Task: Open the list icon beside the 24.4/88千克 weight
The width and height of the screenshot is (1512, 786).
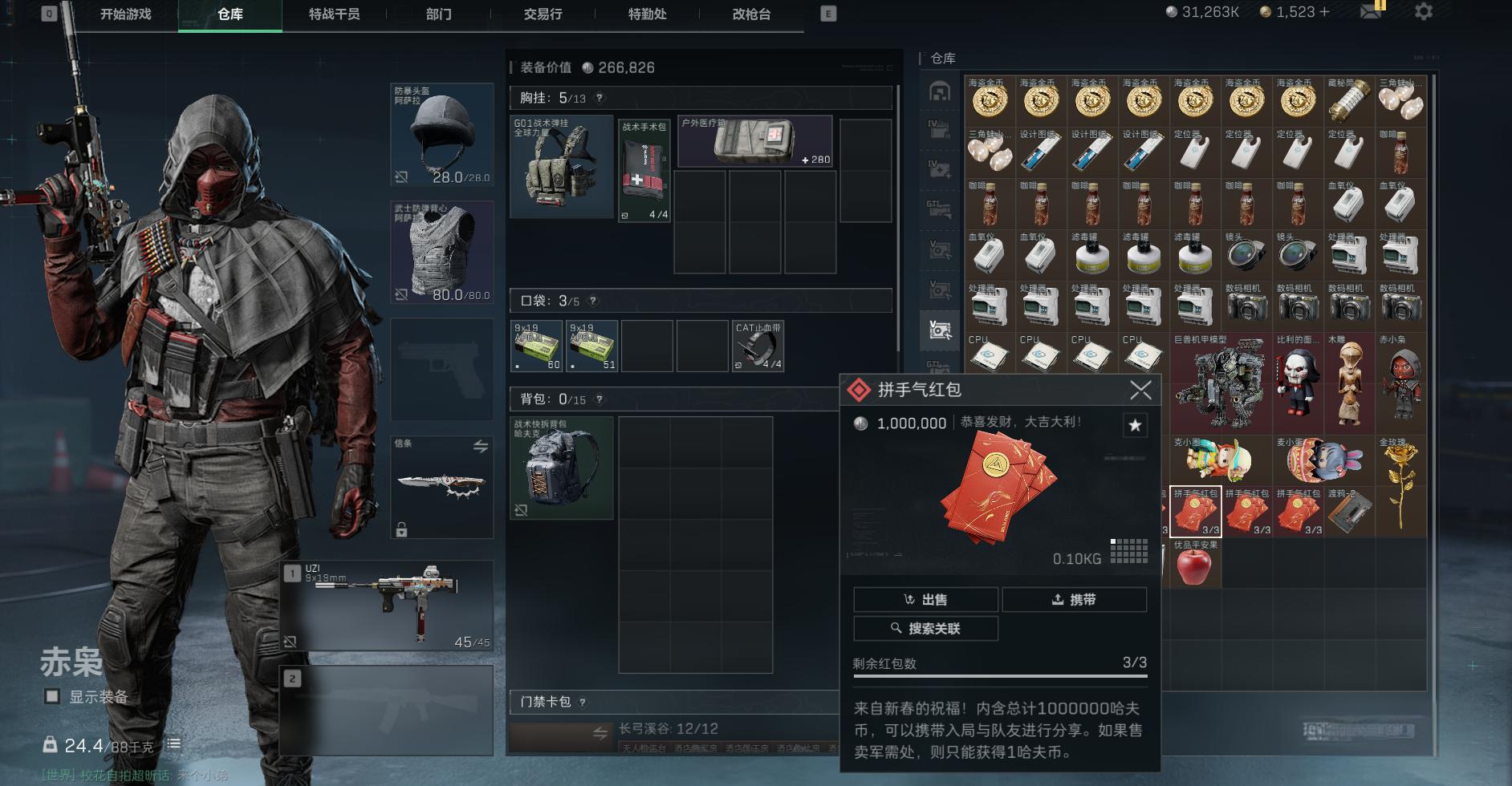Action: [173, 743]
